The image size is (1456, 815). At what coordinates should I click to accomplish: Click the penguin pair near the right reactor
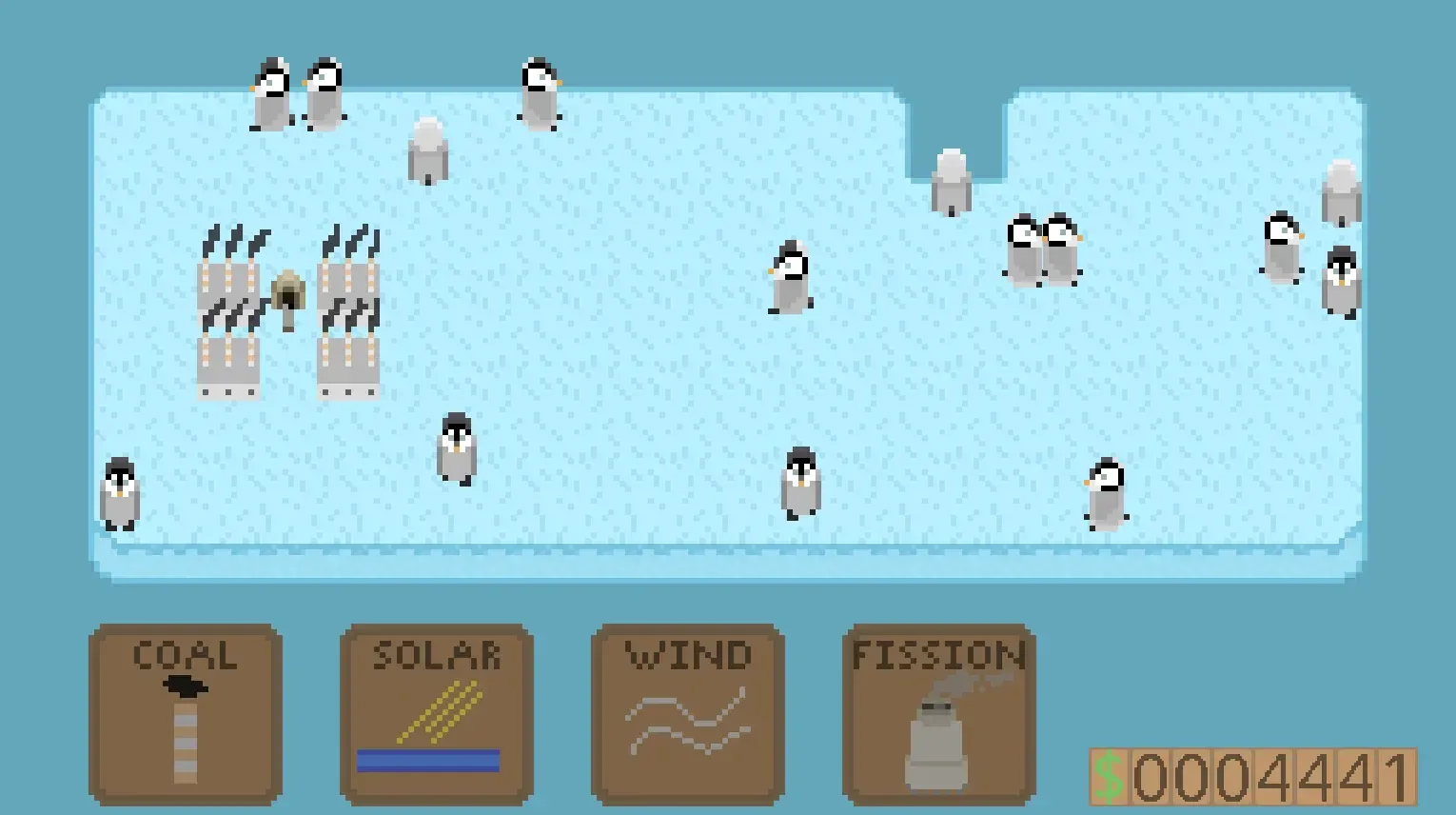pos(1044,248)
